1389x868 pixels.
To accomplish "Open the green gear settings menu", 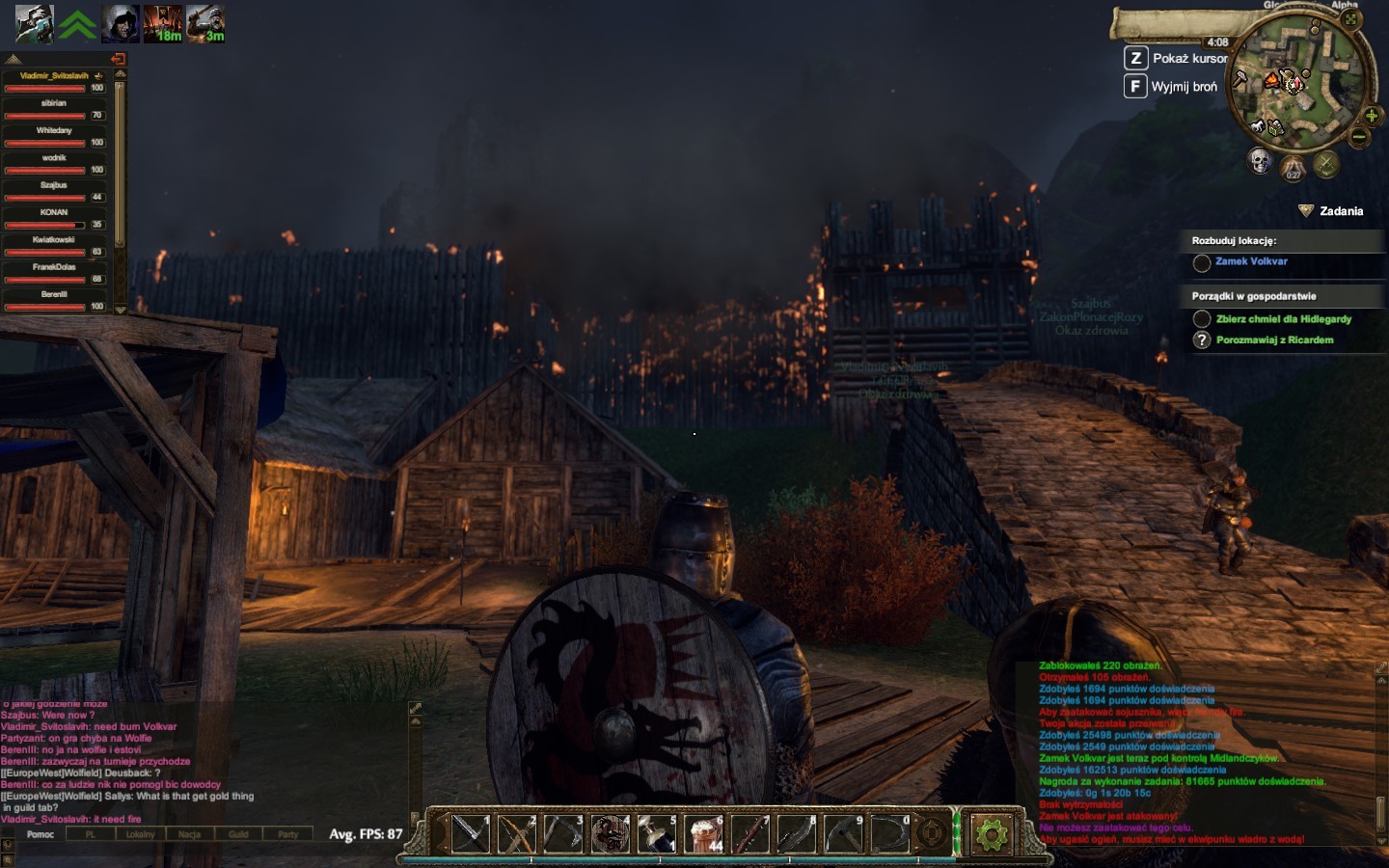I will (991, 833).
